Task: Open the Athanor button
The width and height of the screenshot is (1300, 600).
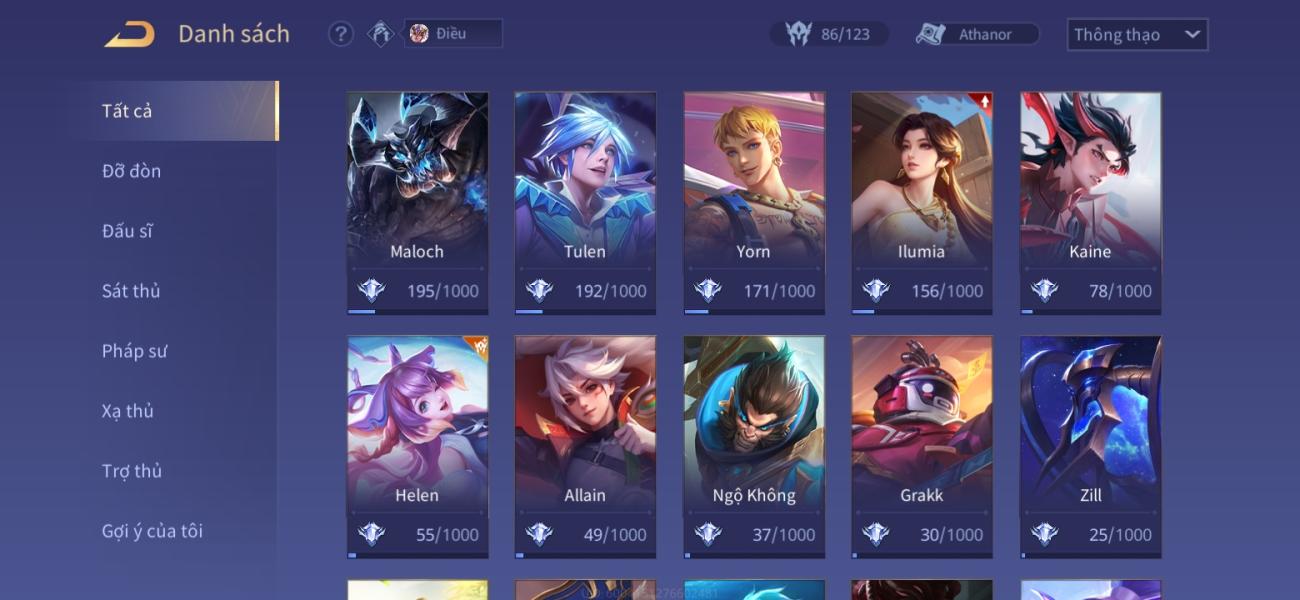Action: coord(977,34)
